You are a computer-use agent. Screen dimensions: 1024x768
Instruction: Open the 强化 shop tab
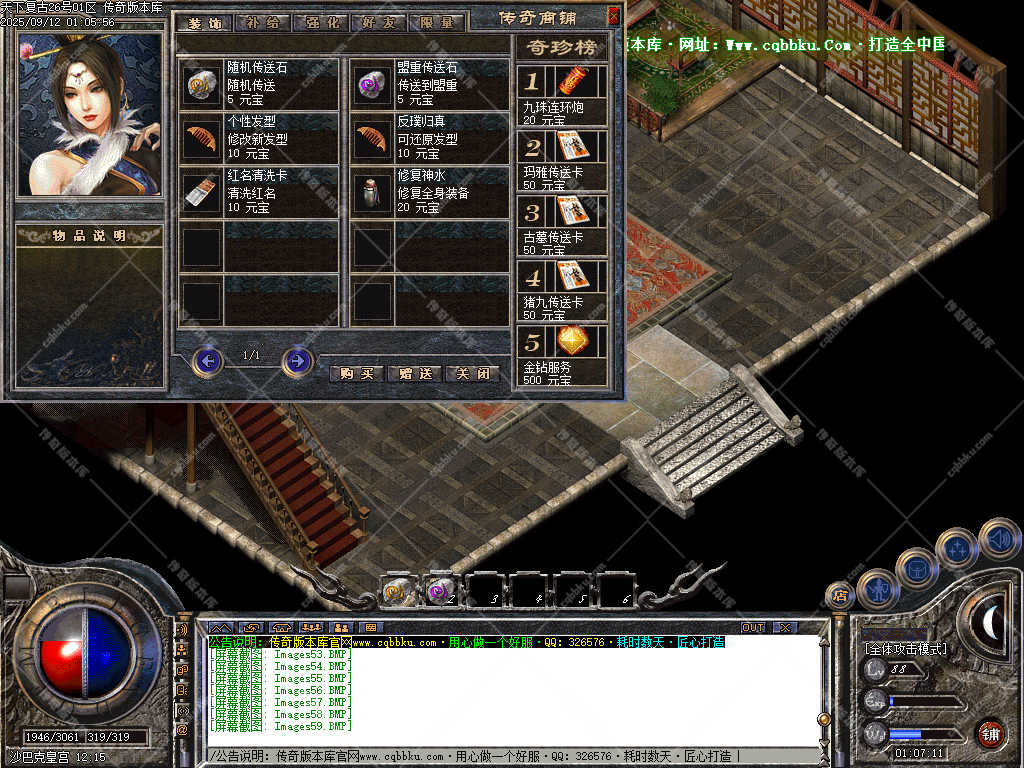coord(322,22)
